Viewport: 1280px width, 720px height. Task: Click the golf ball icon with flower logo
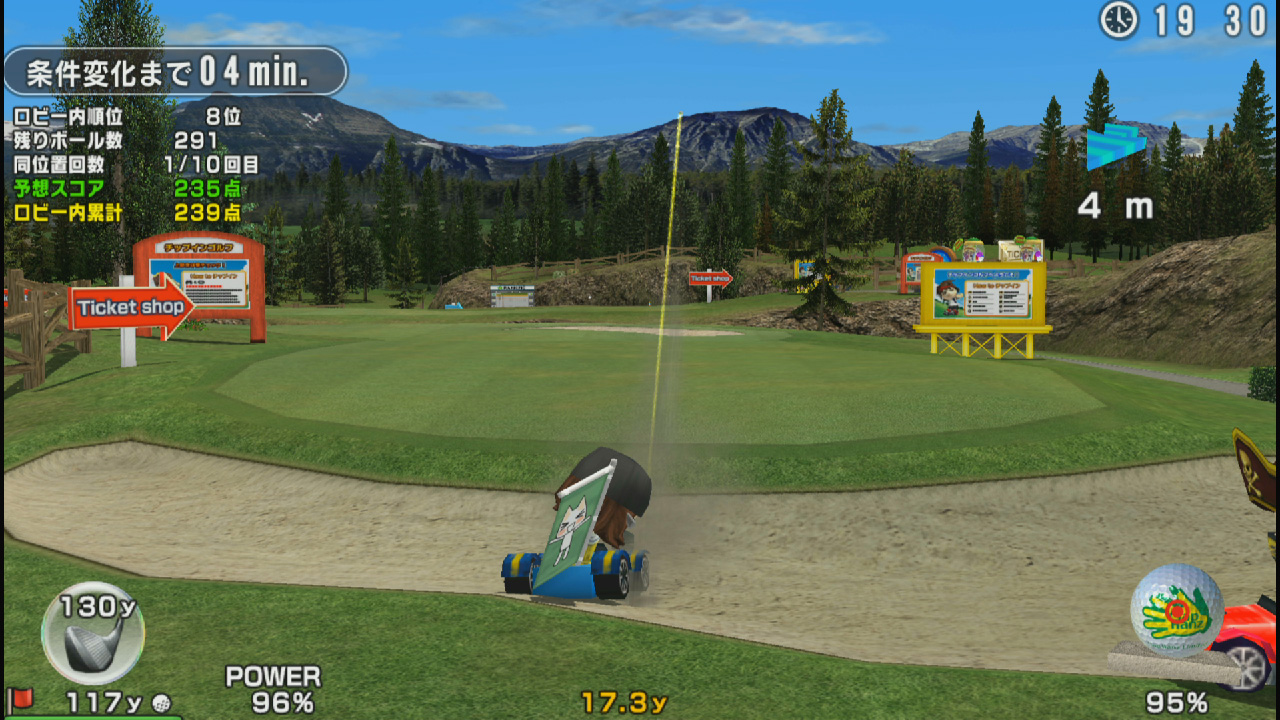tap(1177, 609)
